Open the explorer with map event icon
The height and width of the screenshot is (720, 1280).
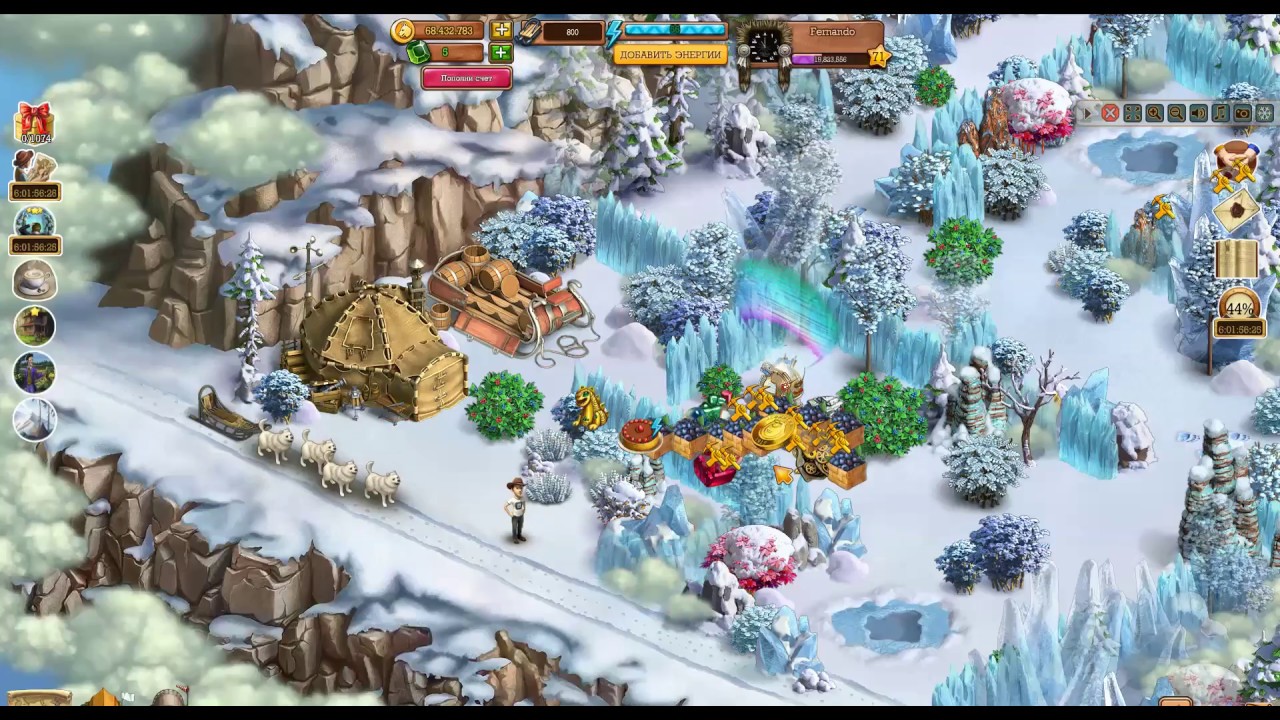34,167
